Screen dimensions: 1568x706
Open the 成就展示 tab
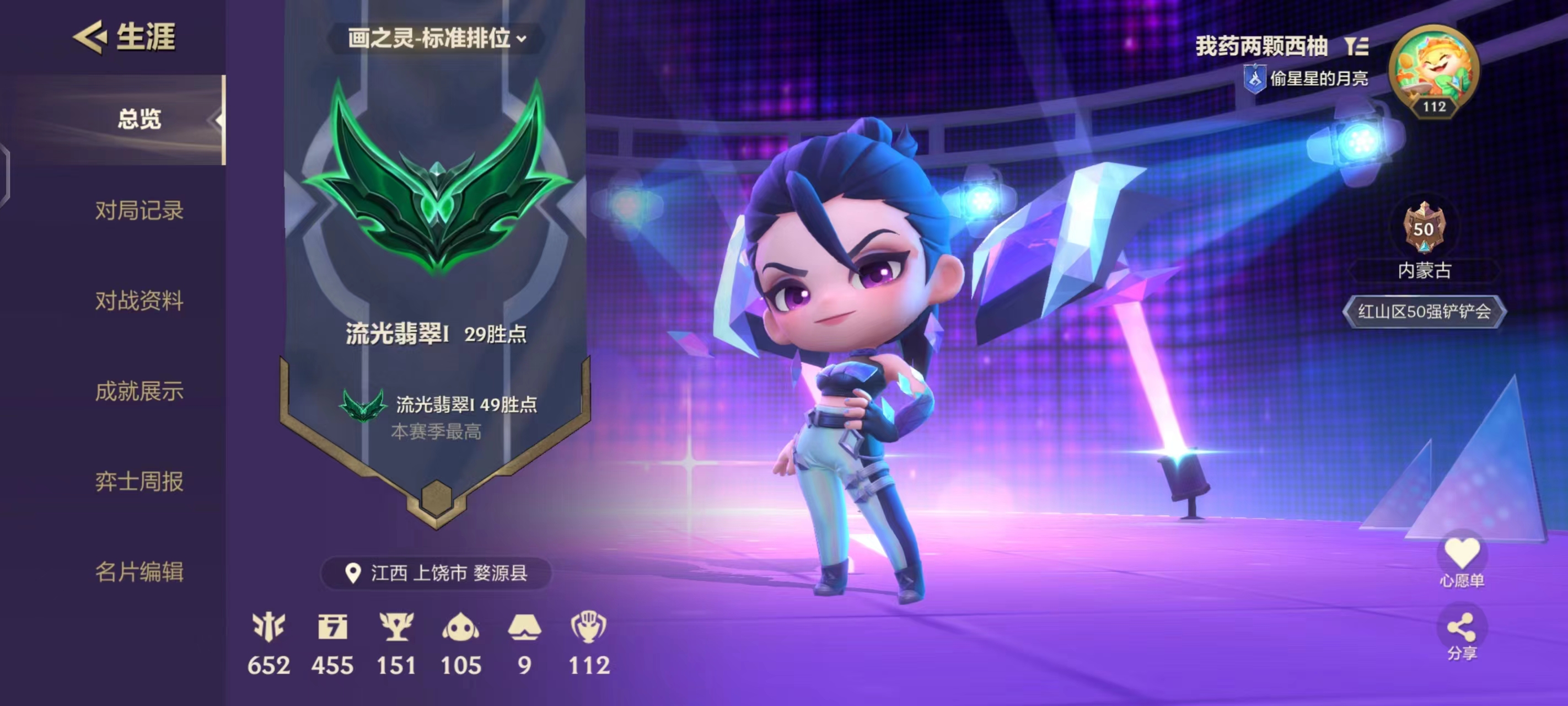click(x=139, y=392)
